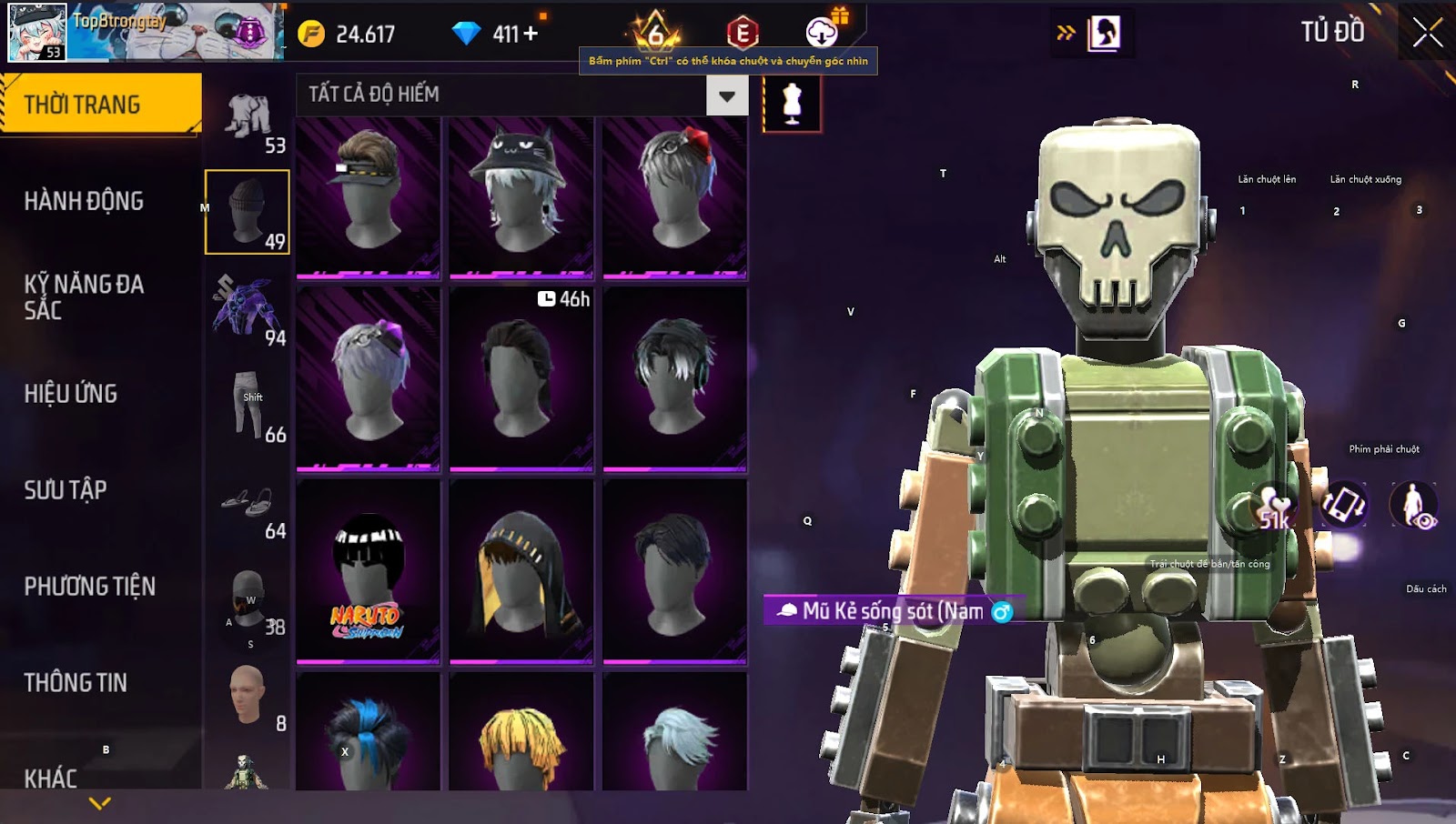Close the Tủ Đồ wardrobe screen

coord(1427,33)
